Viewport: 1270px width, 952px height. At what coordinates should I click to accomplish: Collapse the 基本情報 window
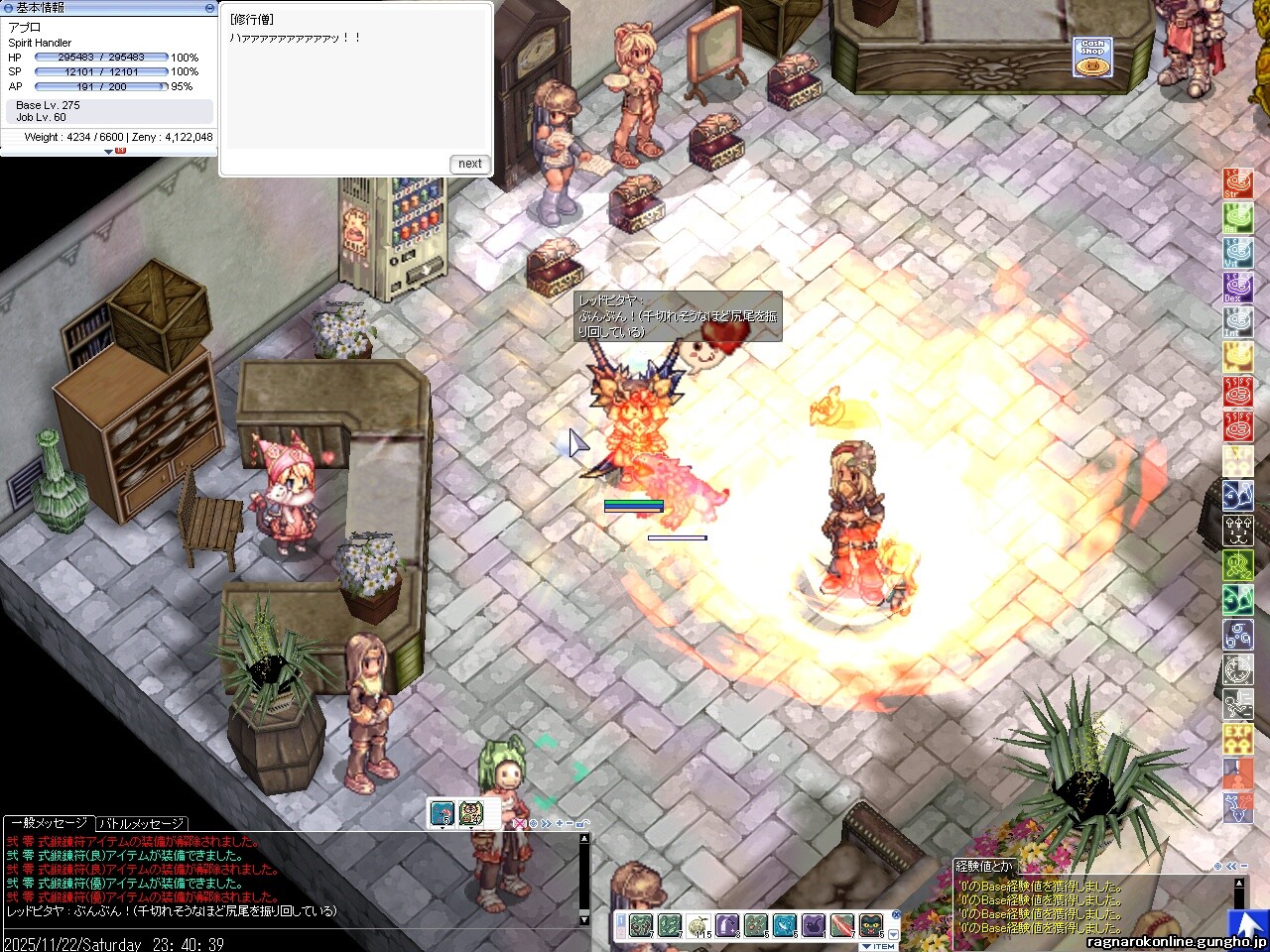coord(209,7)
